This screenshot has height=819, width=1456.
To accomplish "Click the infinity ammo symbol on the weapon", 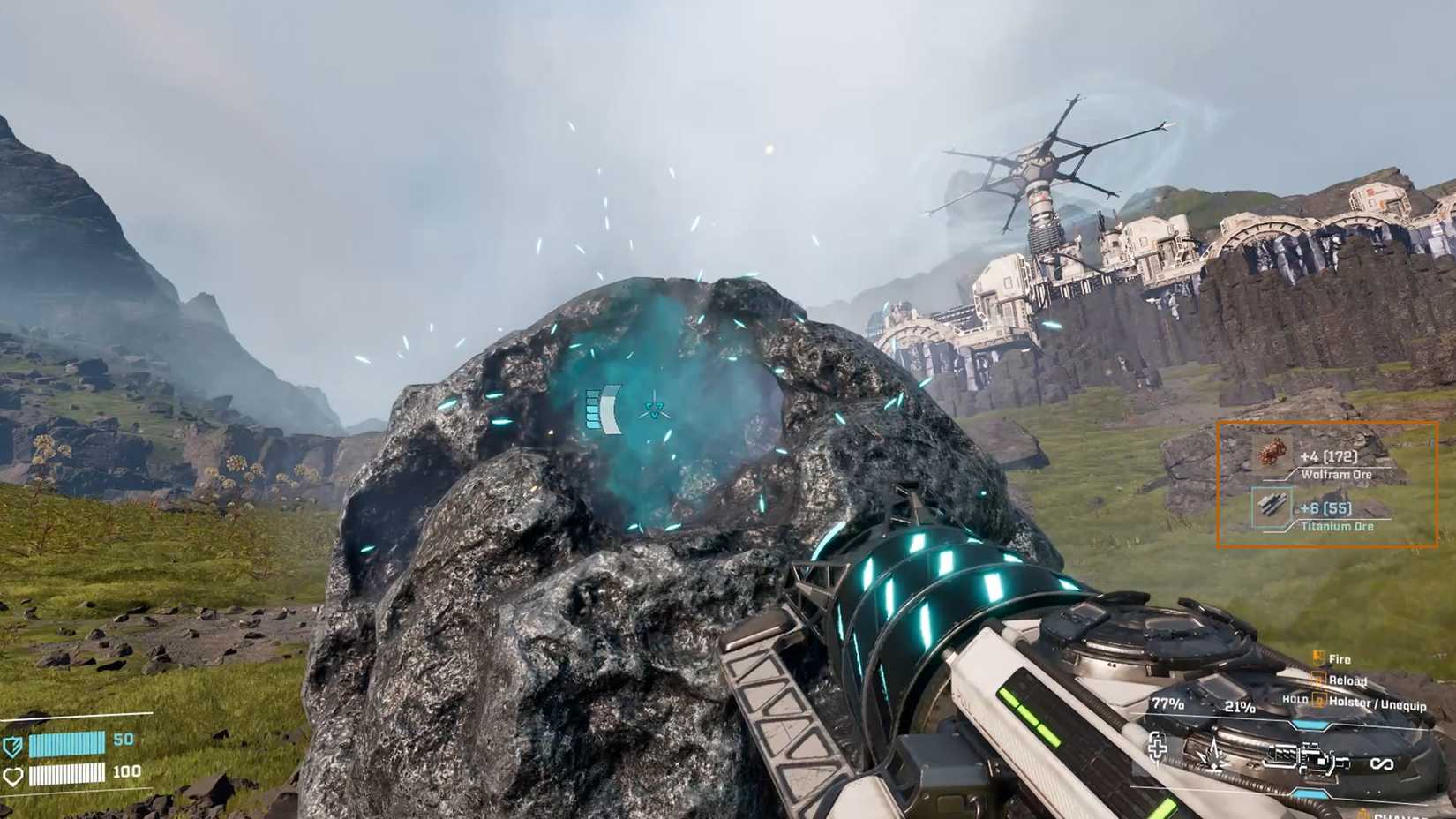I will 1384,763.
